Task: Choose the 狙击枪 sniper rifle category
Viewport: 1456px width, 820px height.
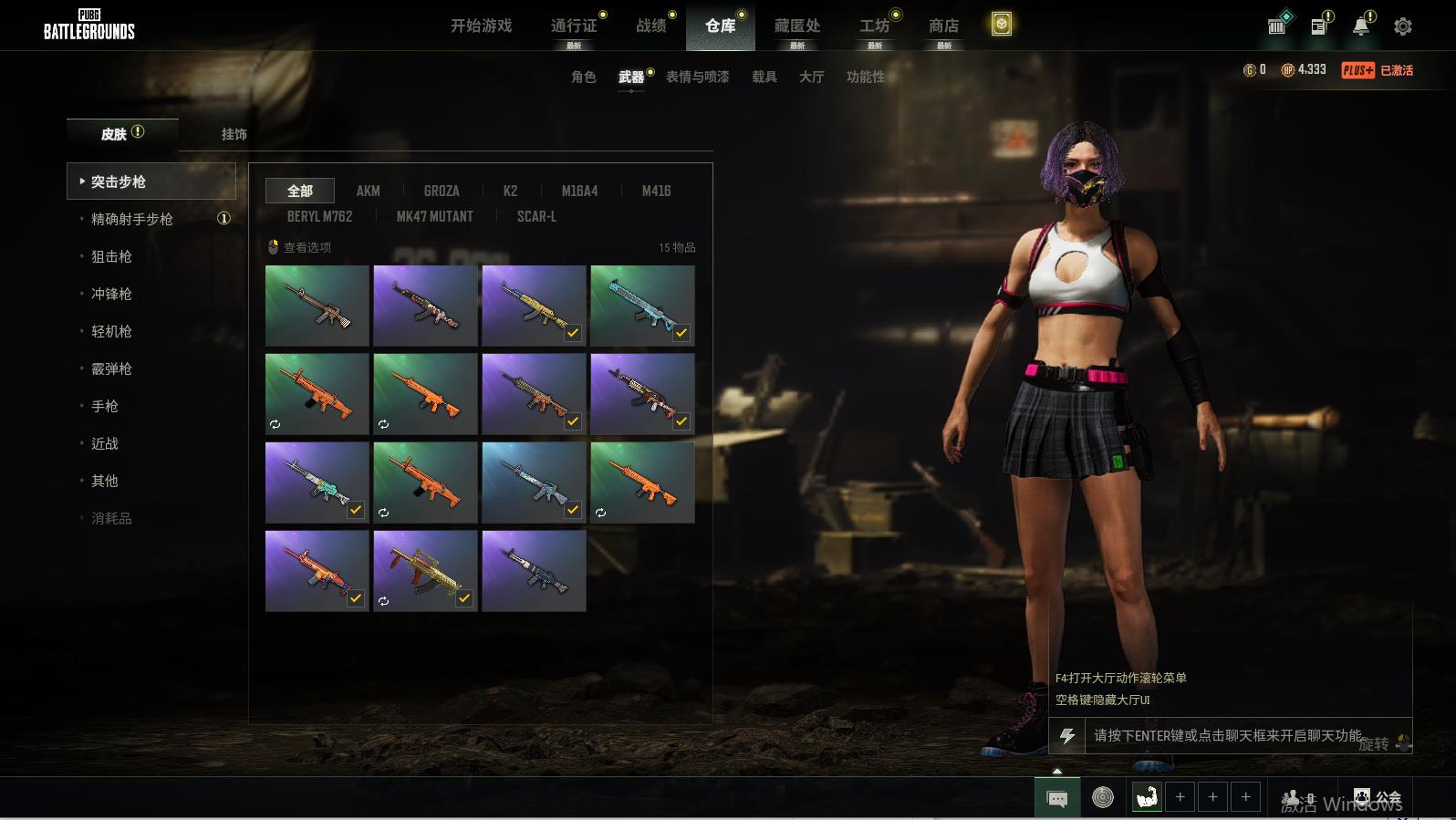Action: coord(111,256)
